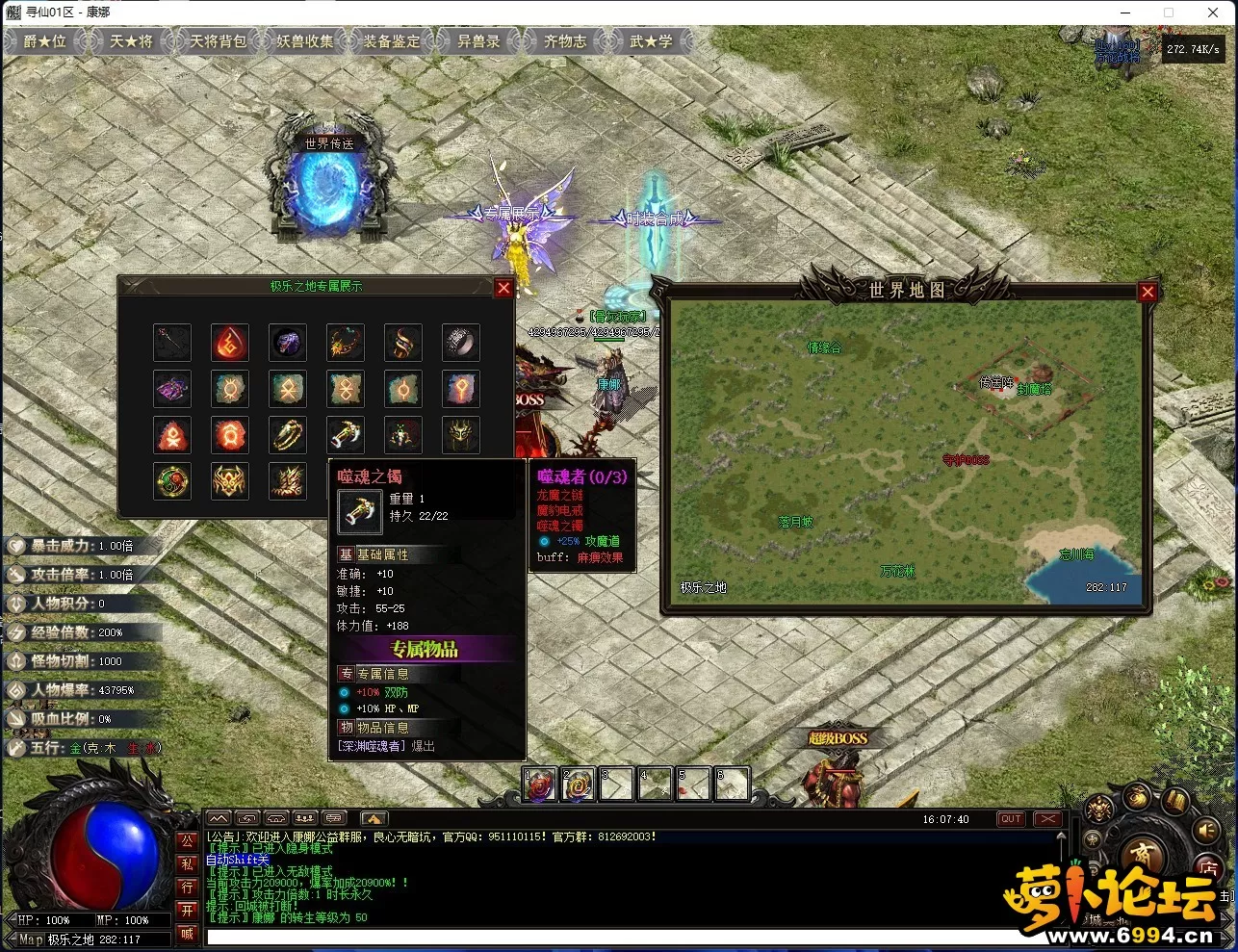The image size is (1238, 952).
Task: Toggle the sound speaker icon
Action: (1204, 830)
